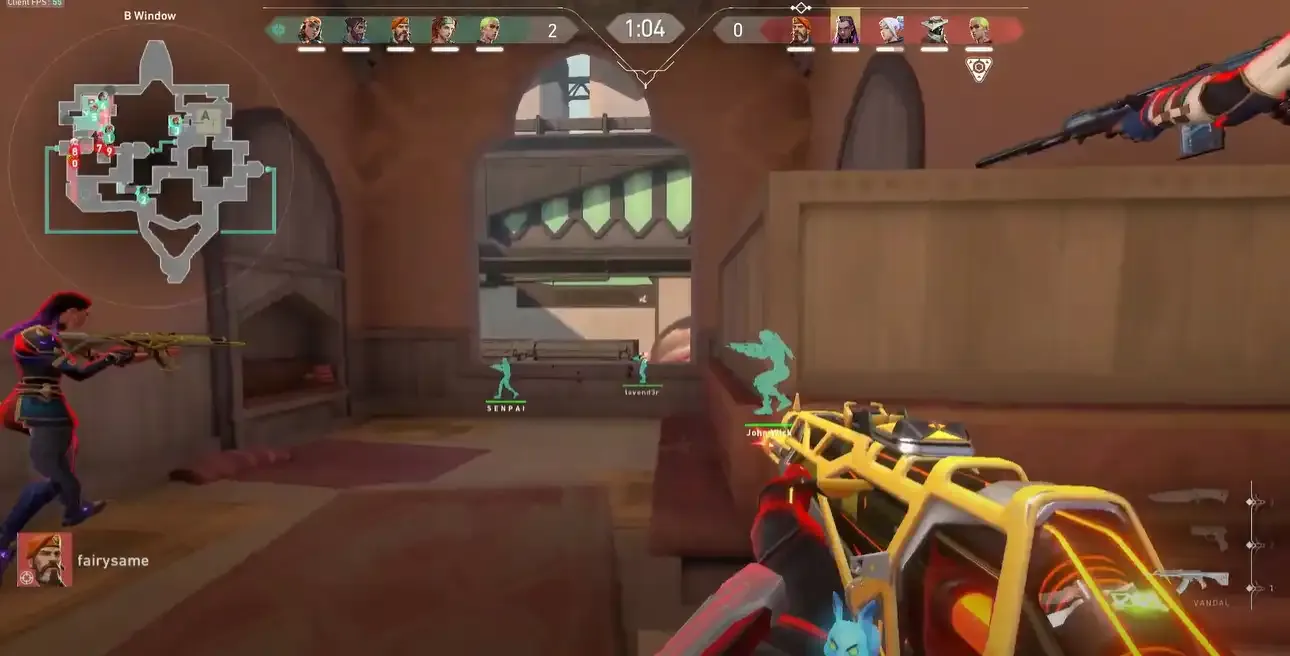Select the highlighted Reyna portrait
1290x656 pixels.
point(845,29)
